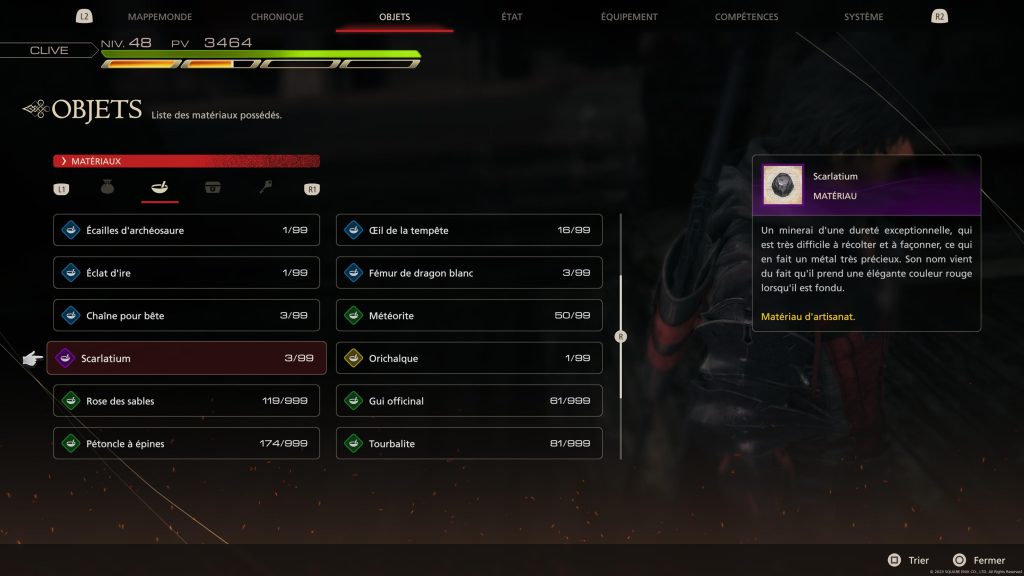
Task: Choose the Éclat d'ire material
Action: tap(187, 273)
